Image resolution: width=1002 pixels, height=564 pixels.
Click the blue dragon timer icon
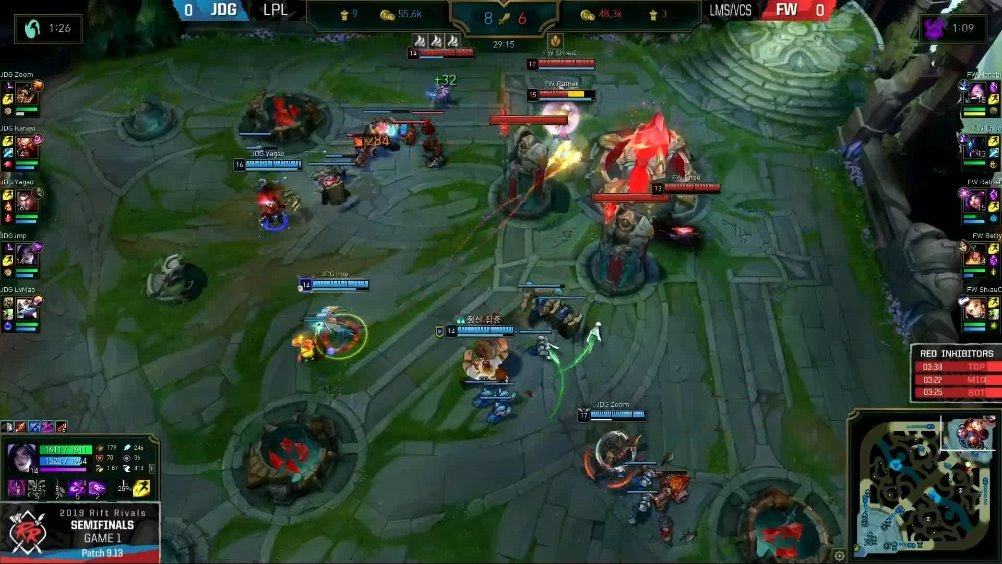click(x=34, y=28)
